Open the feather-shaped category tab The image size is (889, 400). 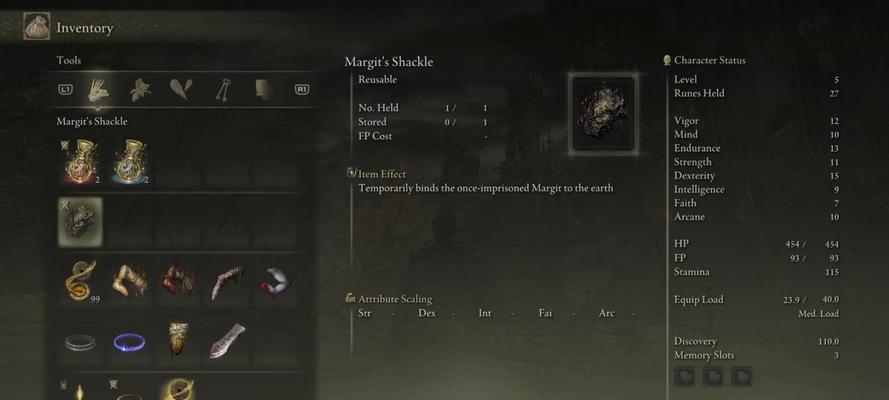(x=180, y=89)
